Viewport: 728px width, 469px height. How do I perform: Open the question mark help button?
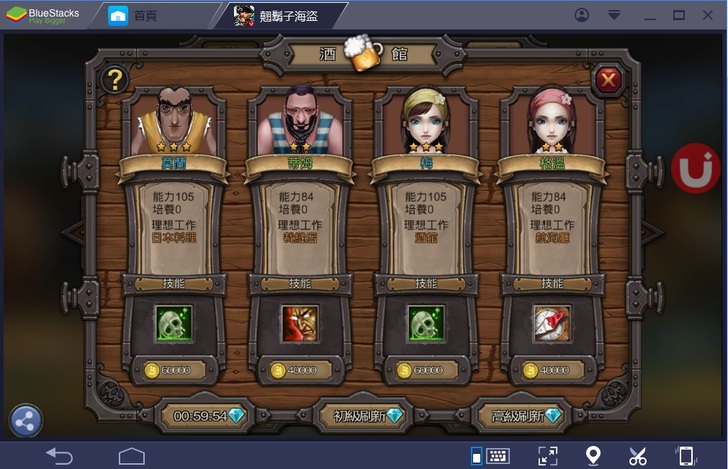click(116, 80)
